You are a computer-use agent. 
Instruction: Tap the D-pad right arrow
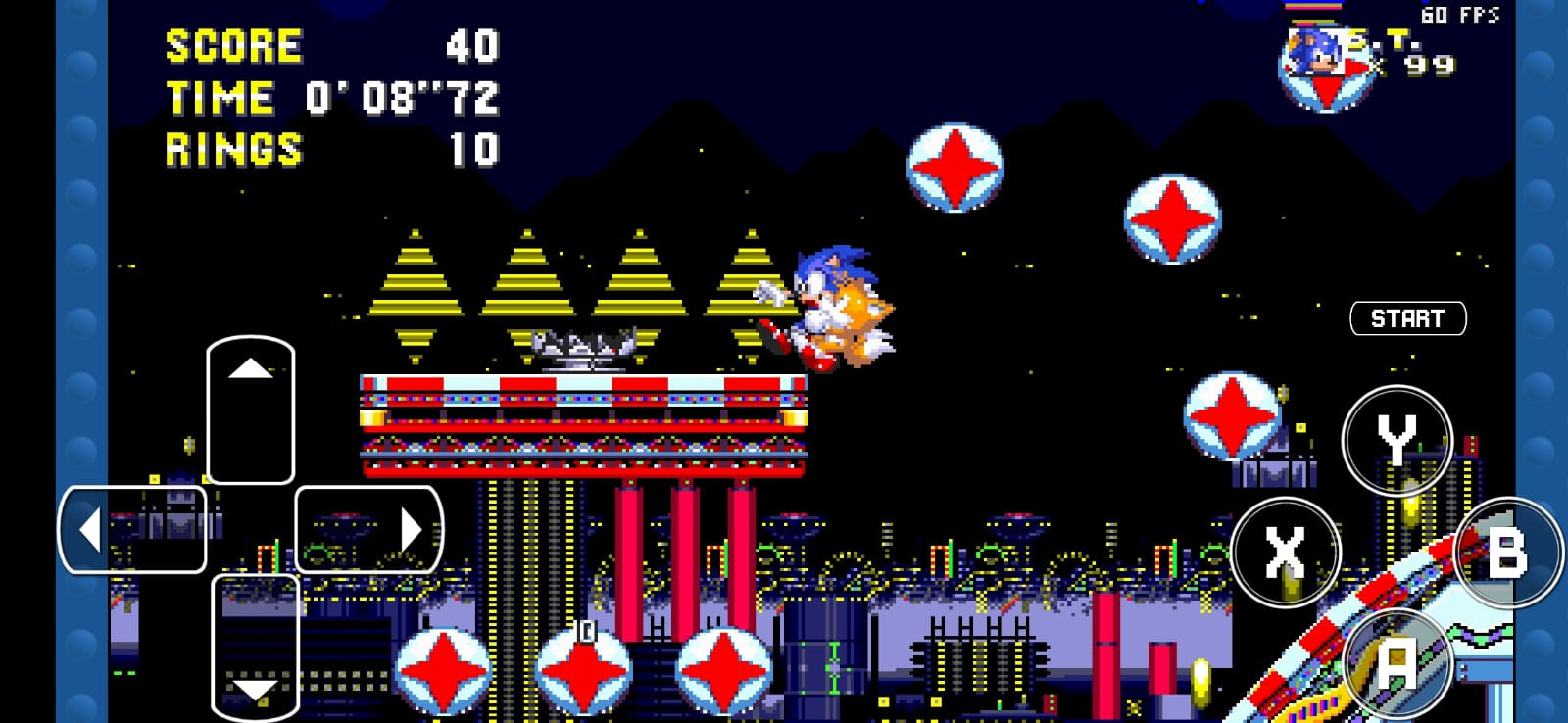(412, 529)
